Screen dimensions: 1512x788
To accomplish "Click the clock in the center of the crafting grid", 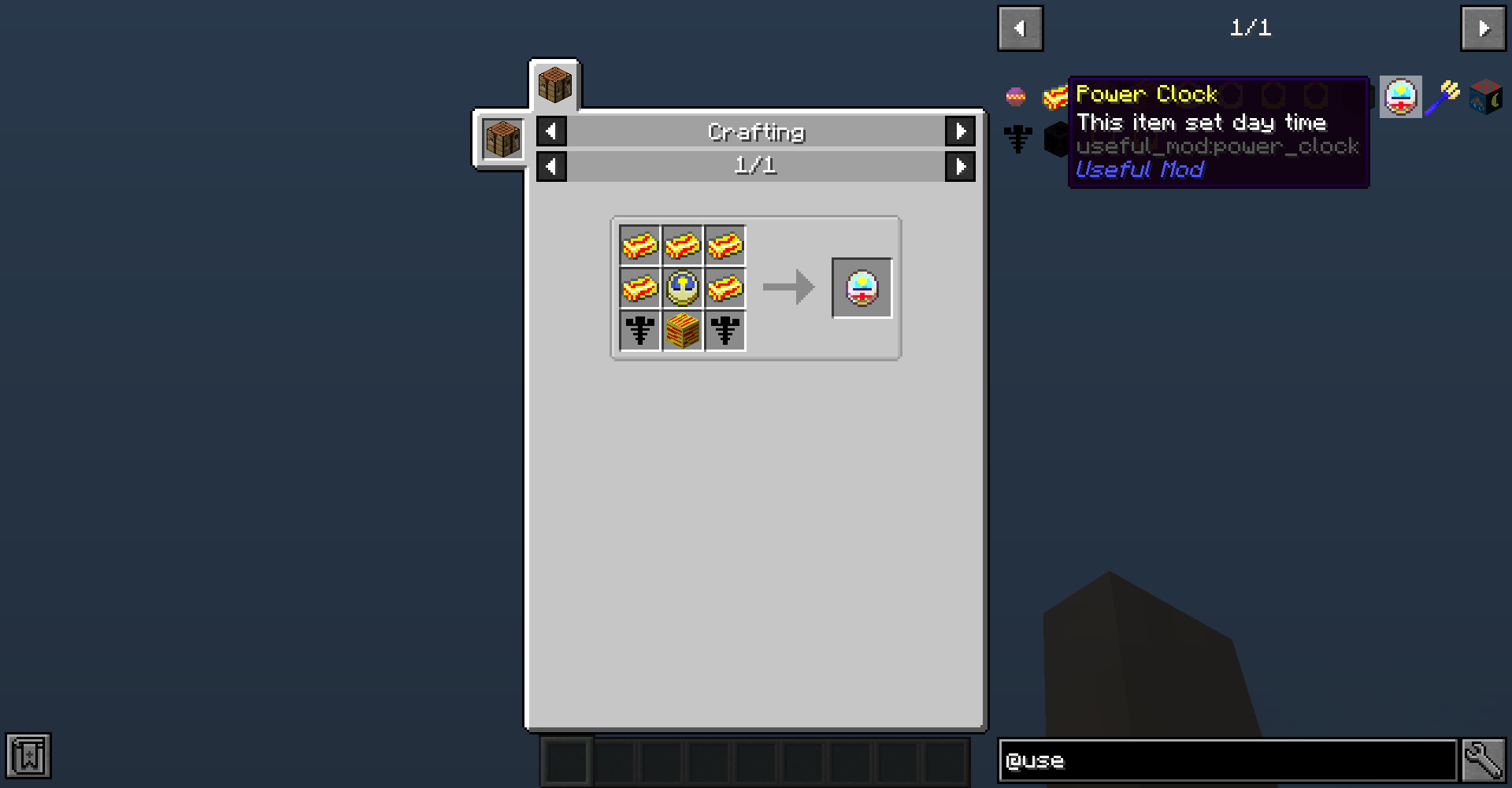I will 681,288.
